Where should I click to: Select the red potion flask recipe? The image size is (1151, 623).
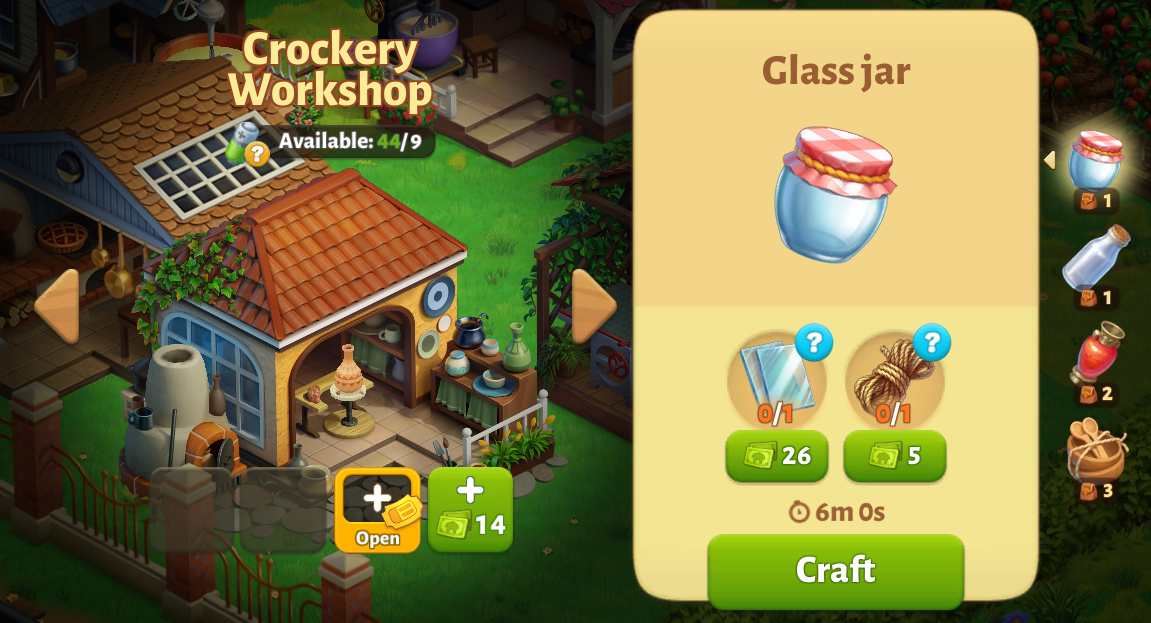point(1096,355)
